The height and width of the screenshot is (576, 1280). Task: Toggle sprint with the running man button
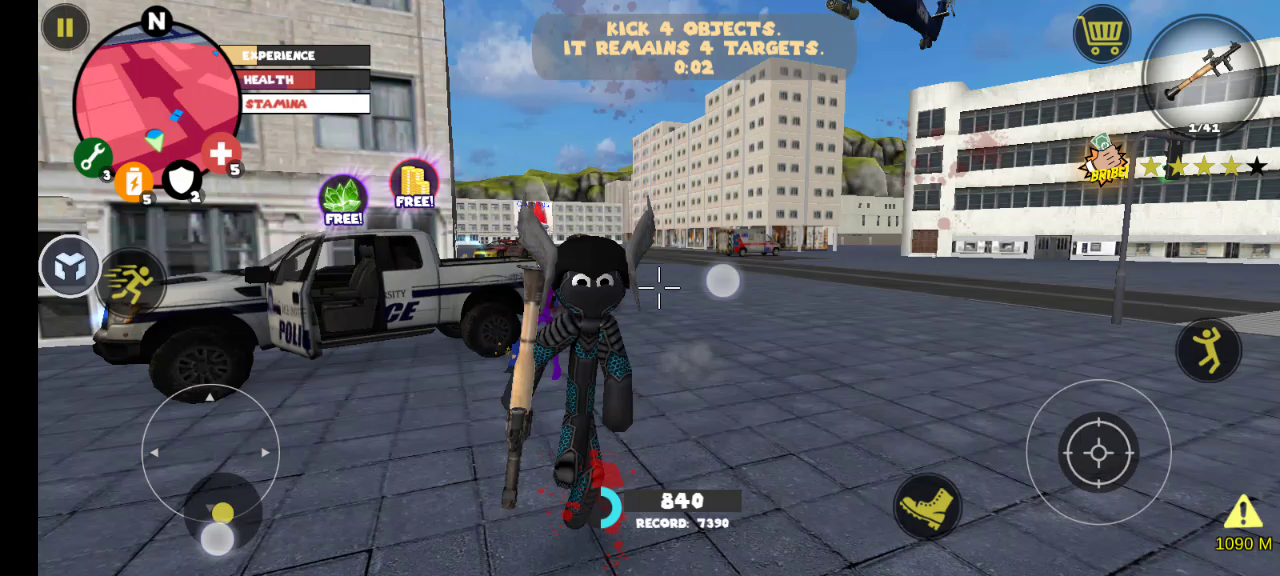tap(131, 284)
